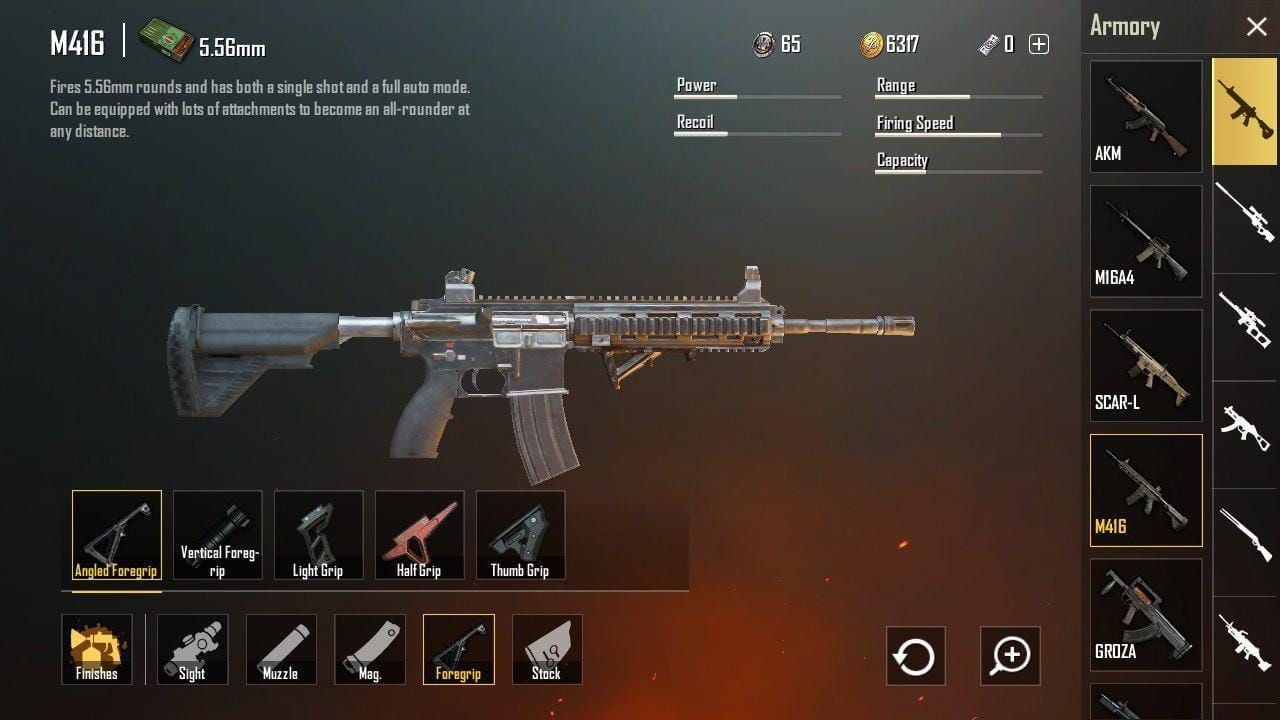Equip the Angled Foregrip attachment
The width and height of the screenshot is (1280, 720).
coord(117,535)
